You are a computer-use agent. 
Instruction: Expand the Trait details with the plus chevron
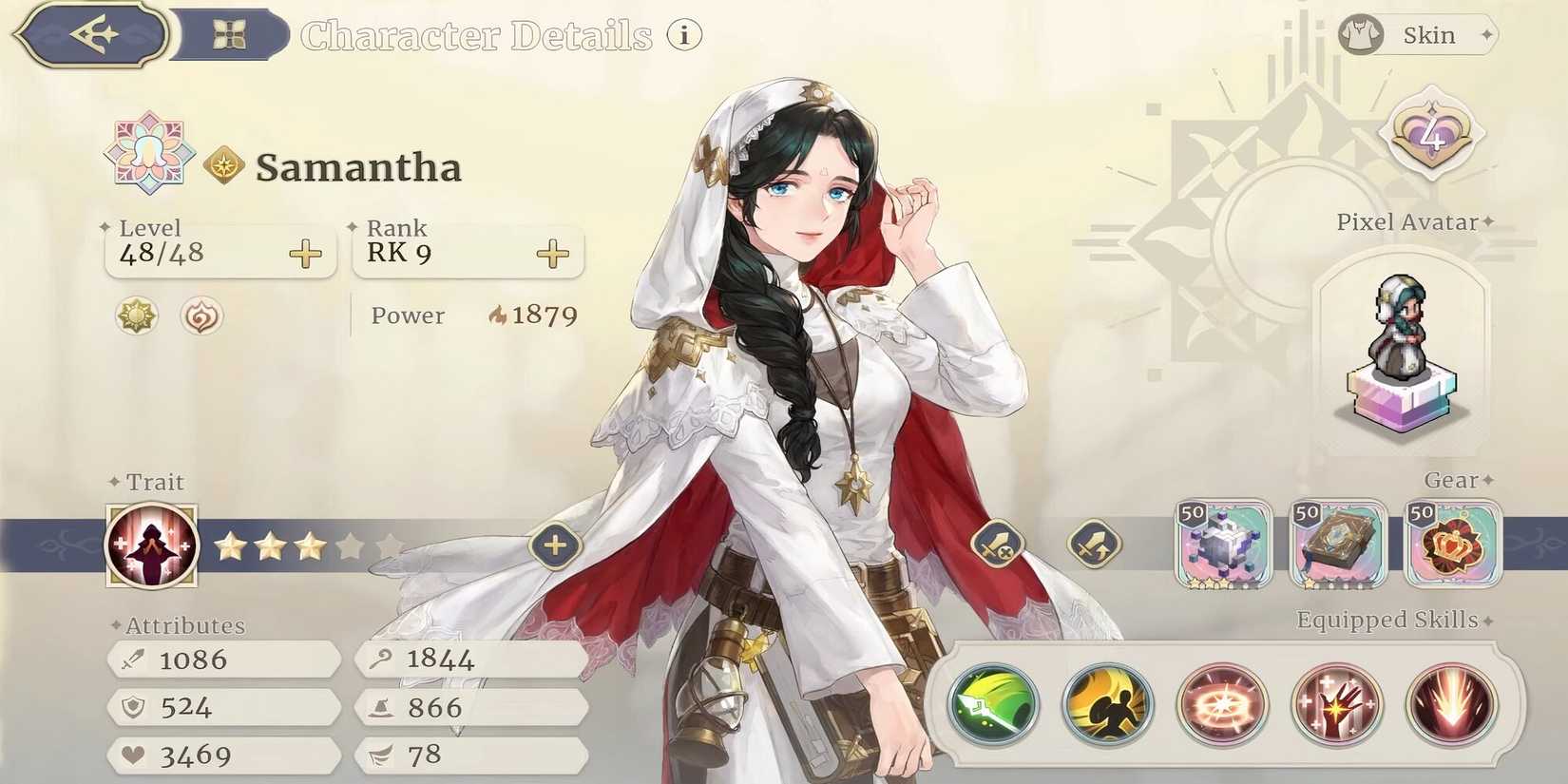(554, 545)
